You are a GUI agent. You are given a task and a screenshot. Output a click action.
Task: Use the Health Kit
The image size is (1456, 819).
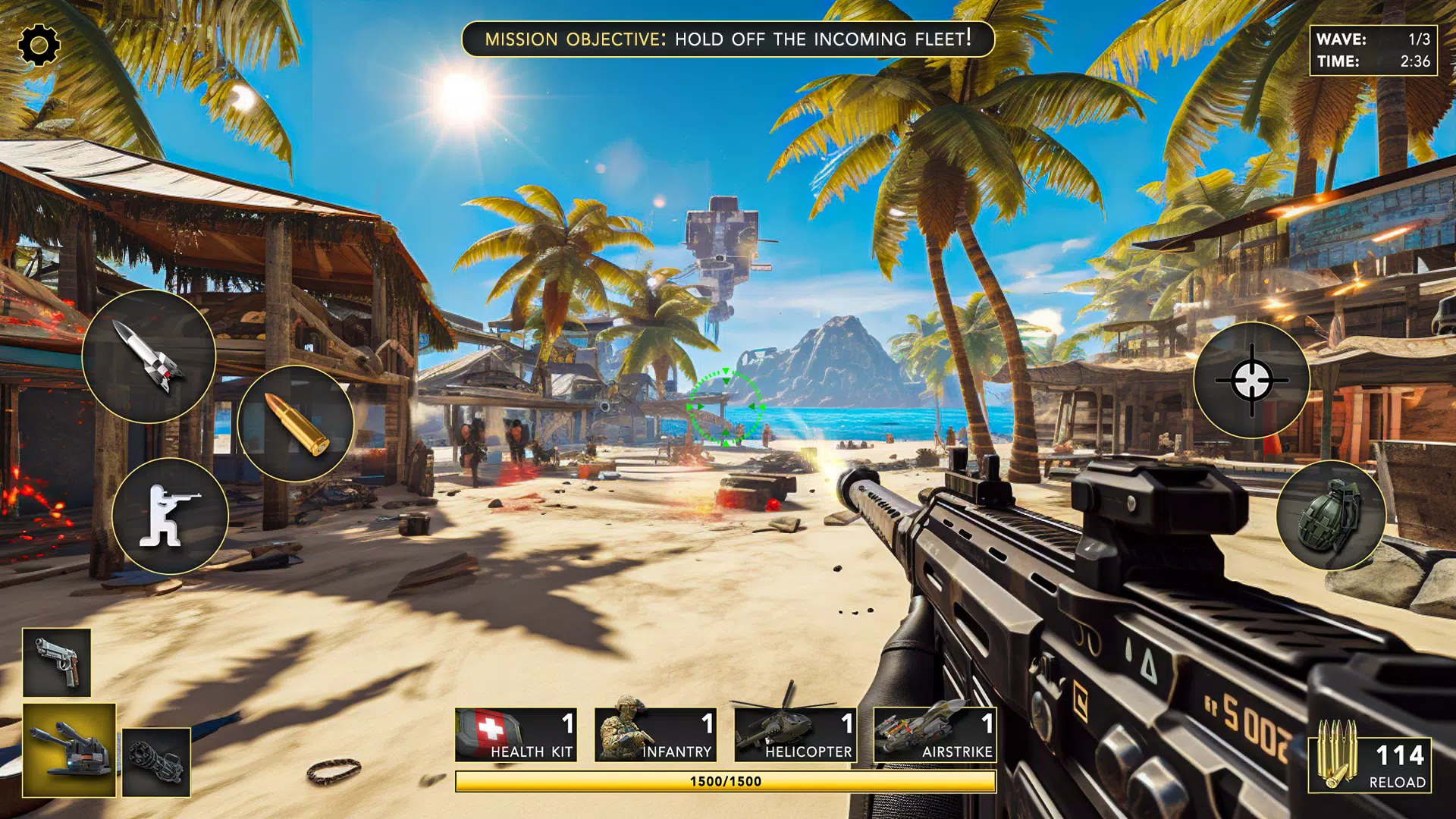pos(516,735)
